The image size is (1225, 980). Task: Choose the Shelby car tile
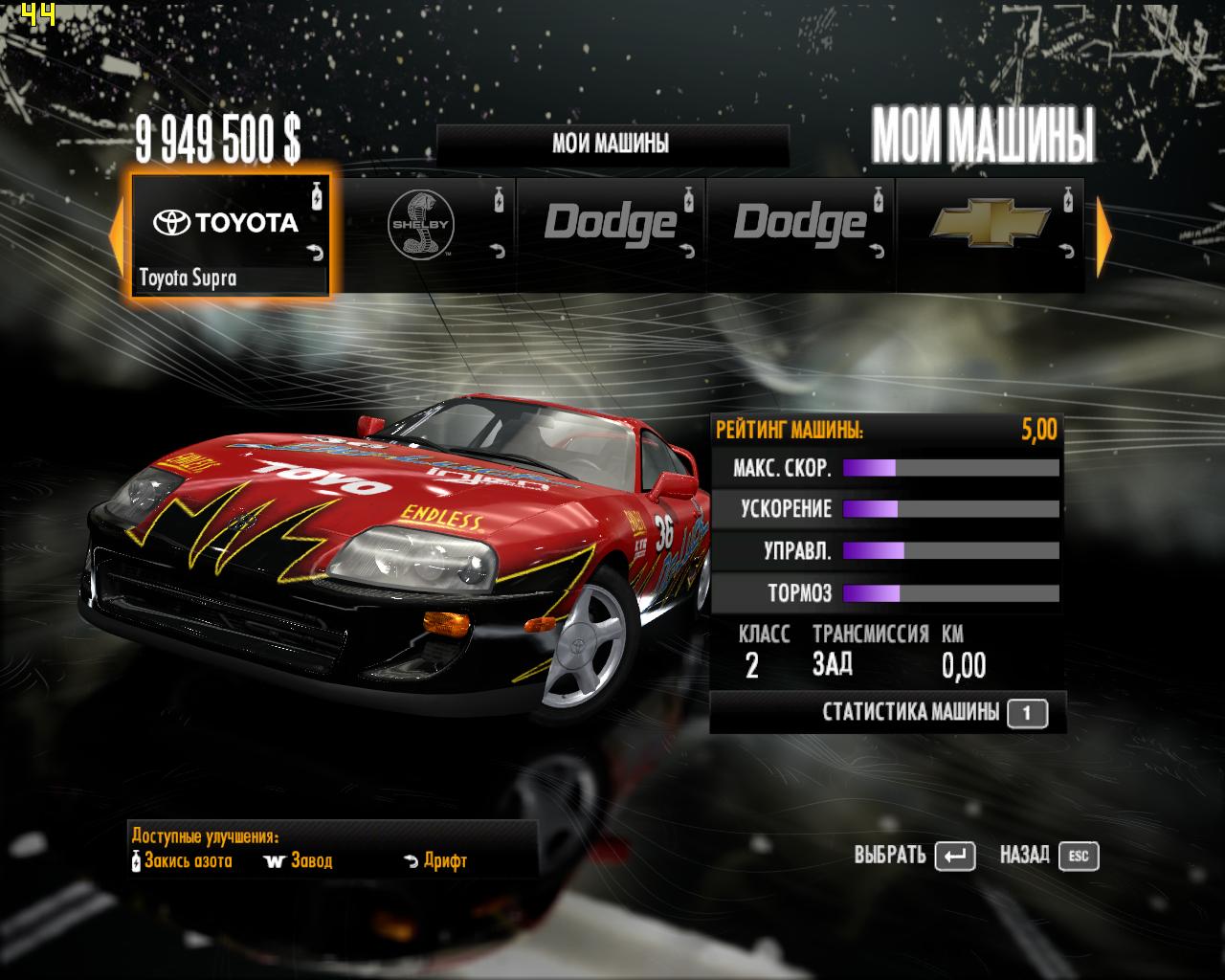(x=420, y=233)
